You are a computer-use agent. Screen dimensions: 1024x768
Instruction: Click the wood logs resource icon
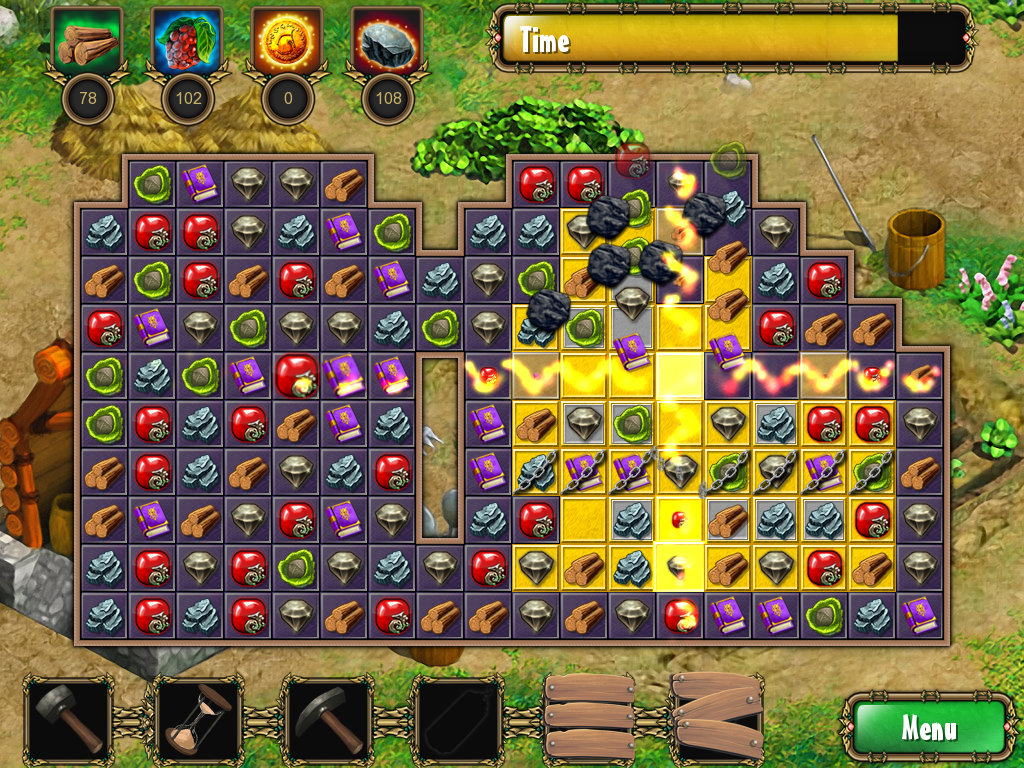tap(87, 42)
